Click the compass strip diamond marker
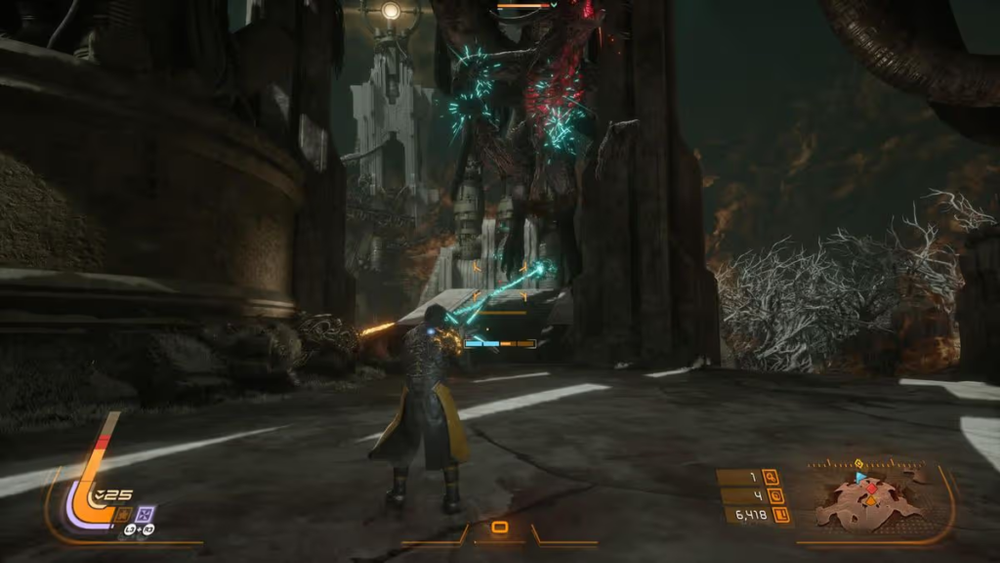Screen dimensions: 1000x563 click(859, 463)
